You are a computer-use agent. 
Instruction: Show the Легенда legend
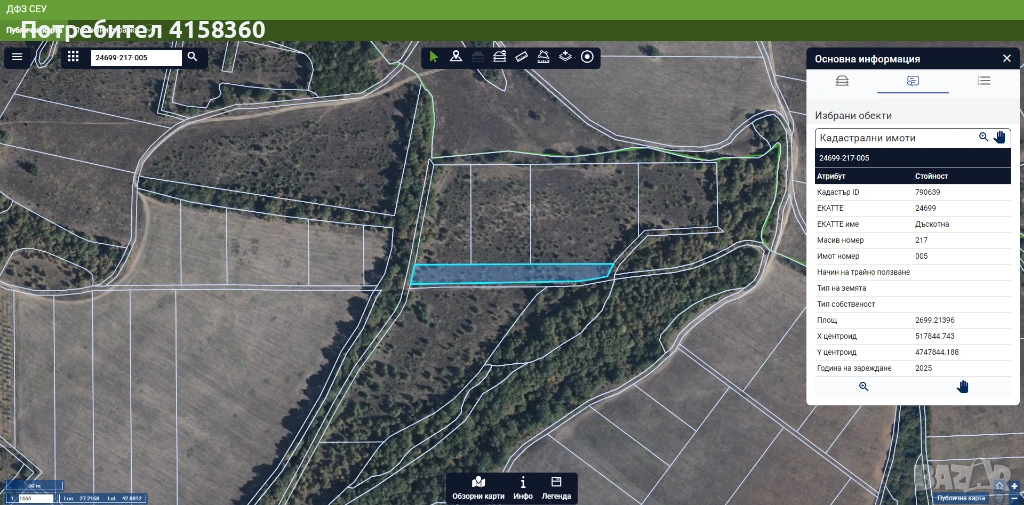pyautogui.click(x=556, y=487)
